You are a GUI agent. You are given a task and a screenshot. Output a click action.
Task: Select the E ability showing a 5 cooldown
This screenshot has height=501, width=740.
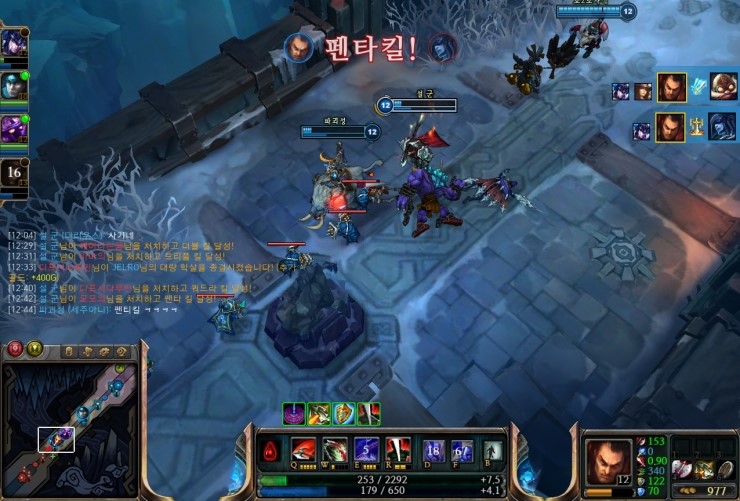[366, 451]
